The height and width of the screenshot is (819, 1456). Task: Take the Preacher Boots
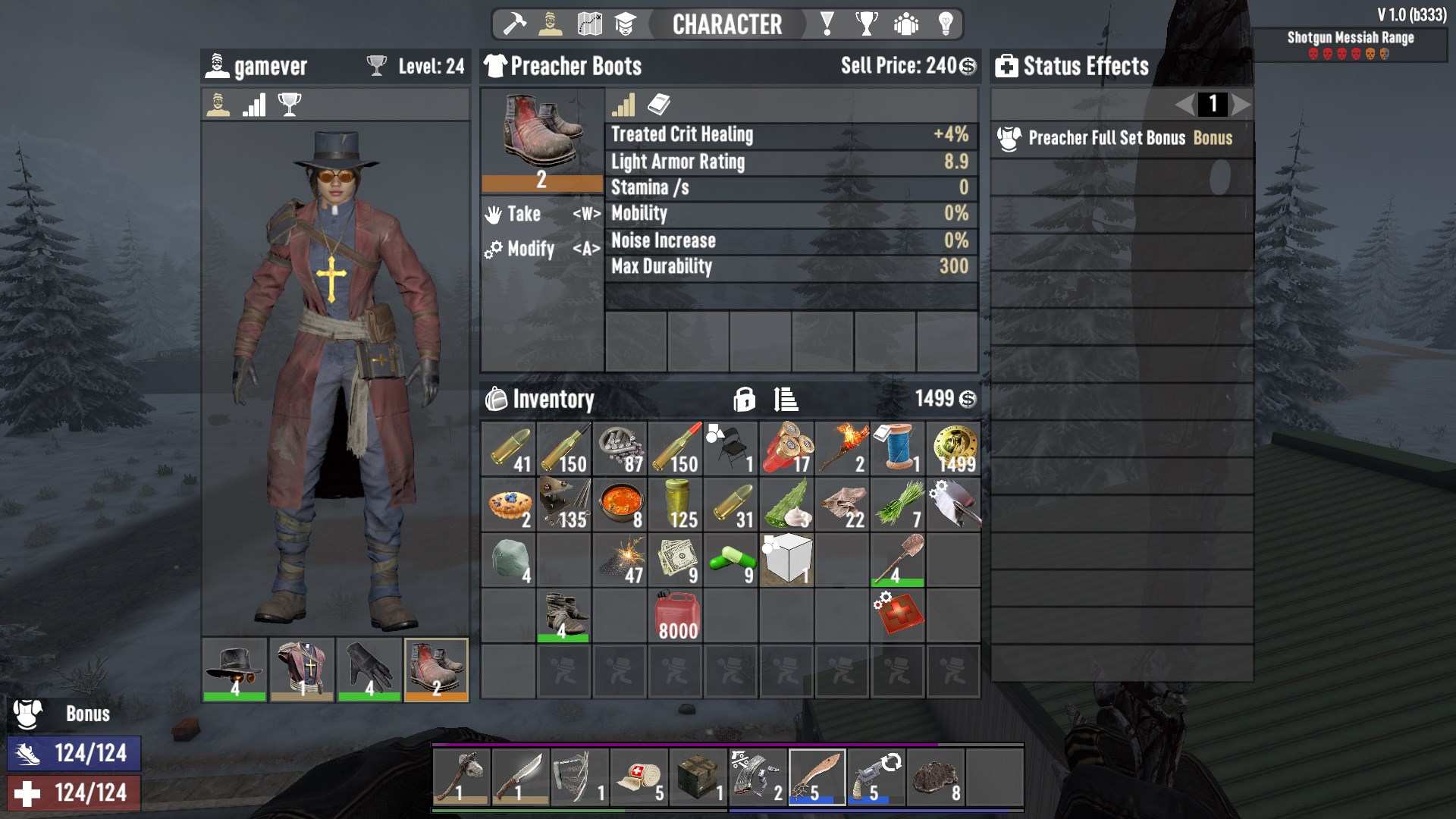point(541,215)
